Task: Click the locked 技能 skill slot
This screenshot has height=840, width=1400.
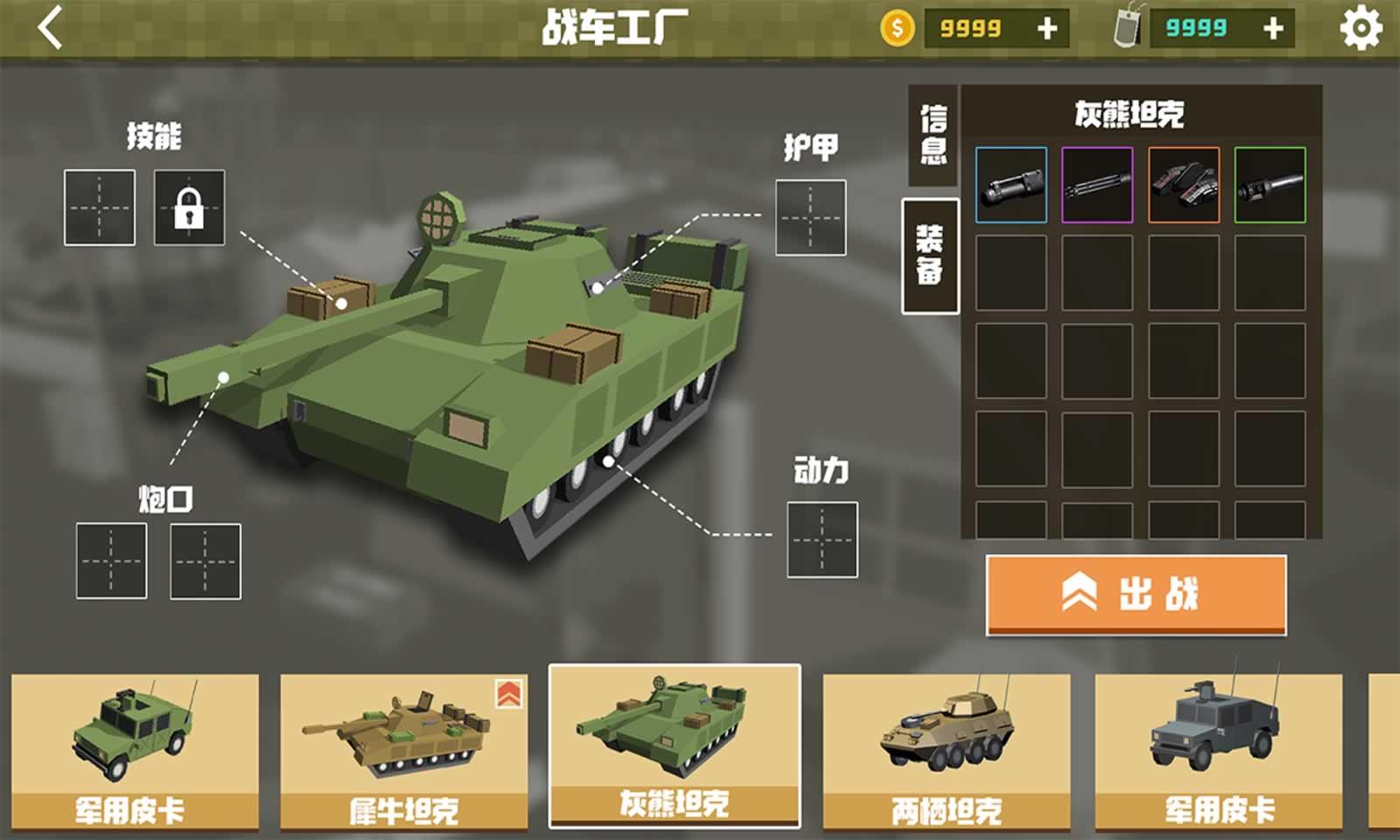Action: tap(189, 209)
